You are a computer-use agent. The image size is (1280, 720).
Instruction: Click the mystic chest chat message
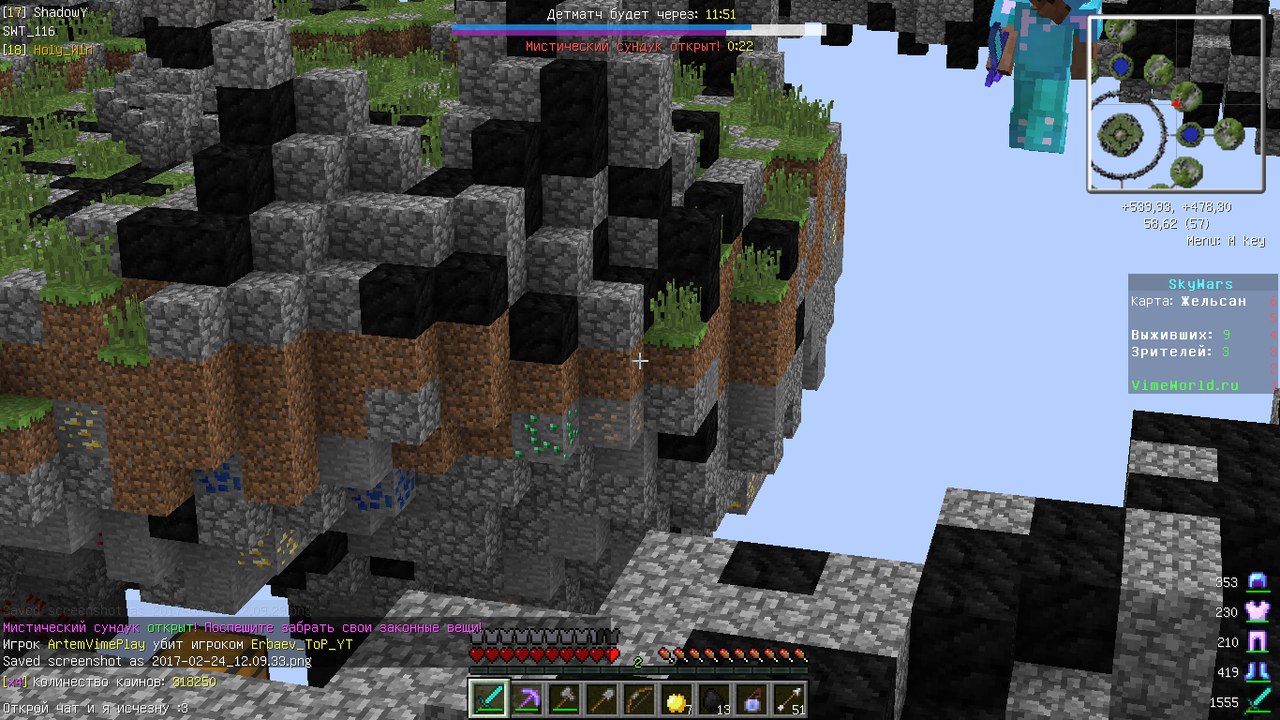(243, 628)
